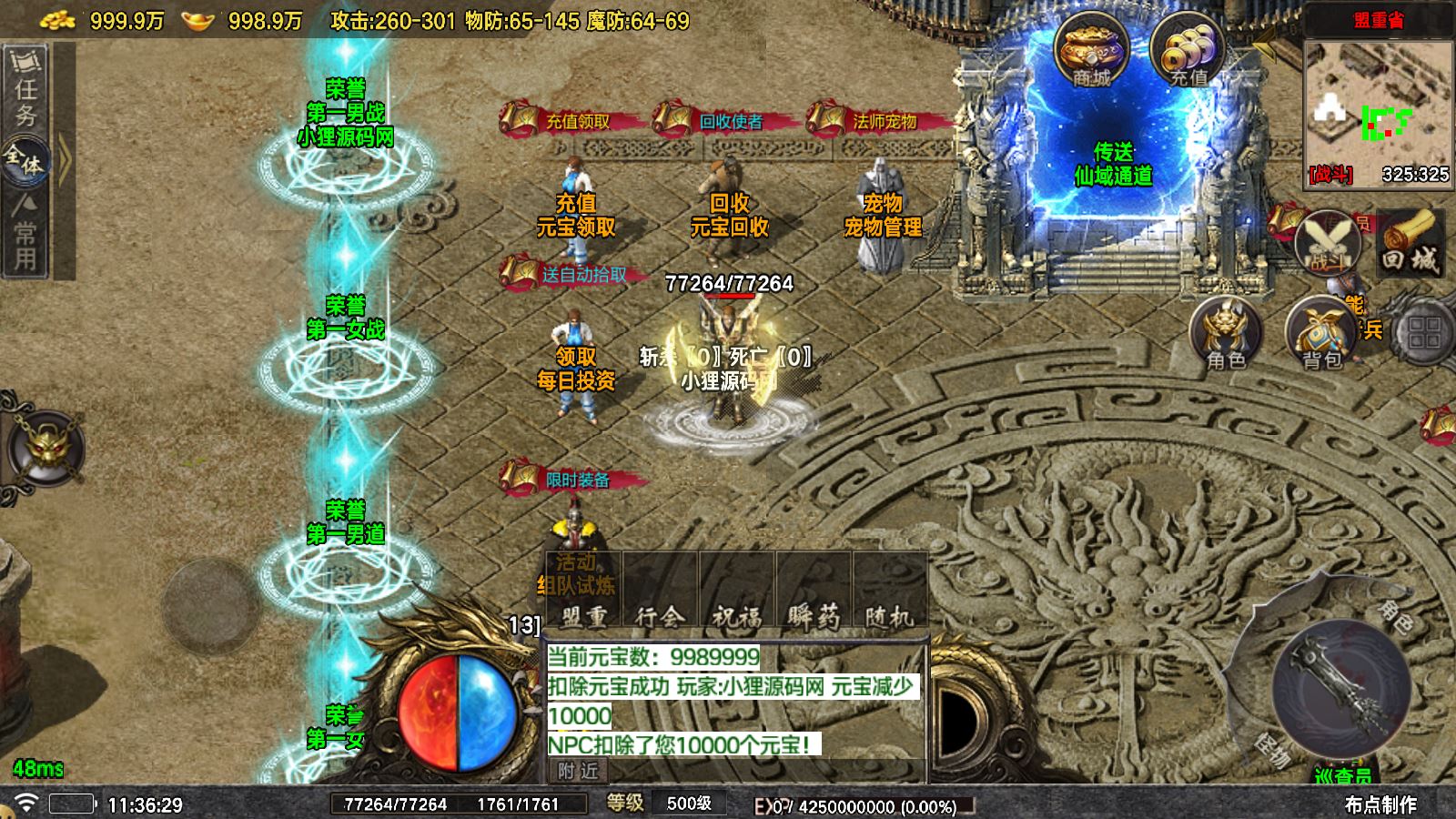Expand the side panel arrow
The height and width of the screenshot is (819, 1456).
(65, 161)
